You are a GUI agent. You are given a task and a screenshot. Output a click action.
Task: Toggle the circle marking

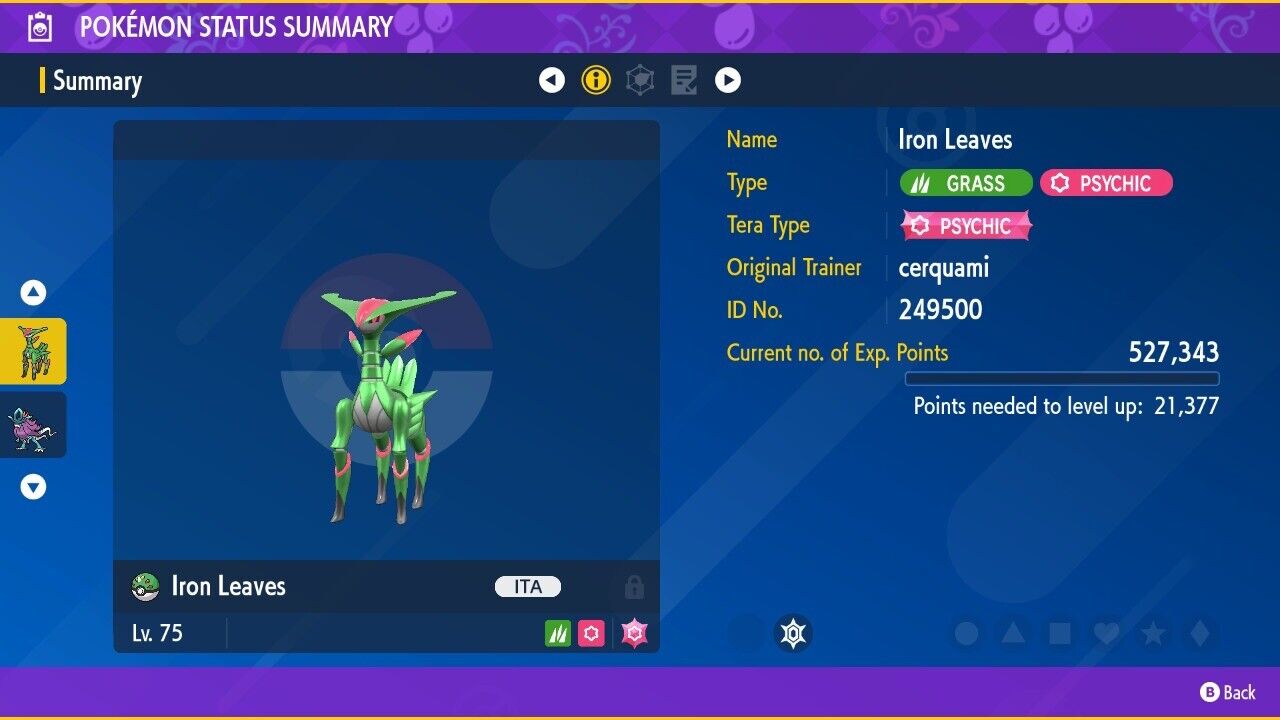click(x=966, y=633)
